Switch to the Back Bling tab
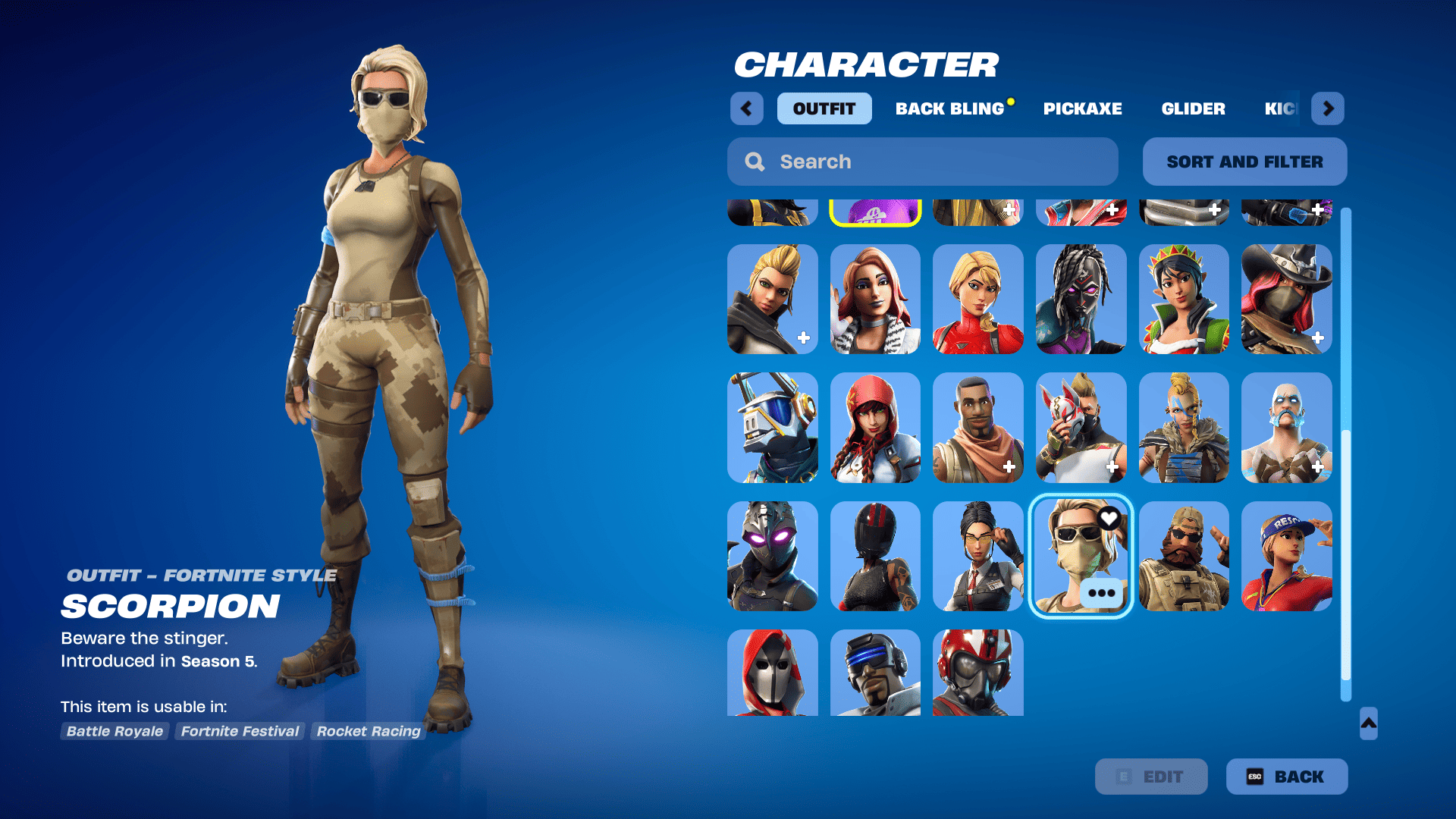Image resolution: width=1456 pixels, height=819 pixels. pos(952,108)
